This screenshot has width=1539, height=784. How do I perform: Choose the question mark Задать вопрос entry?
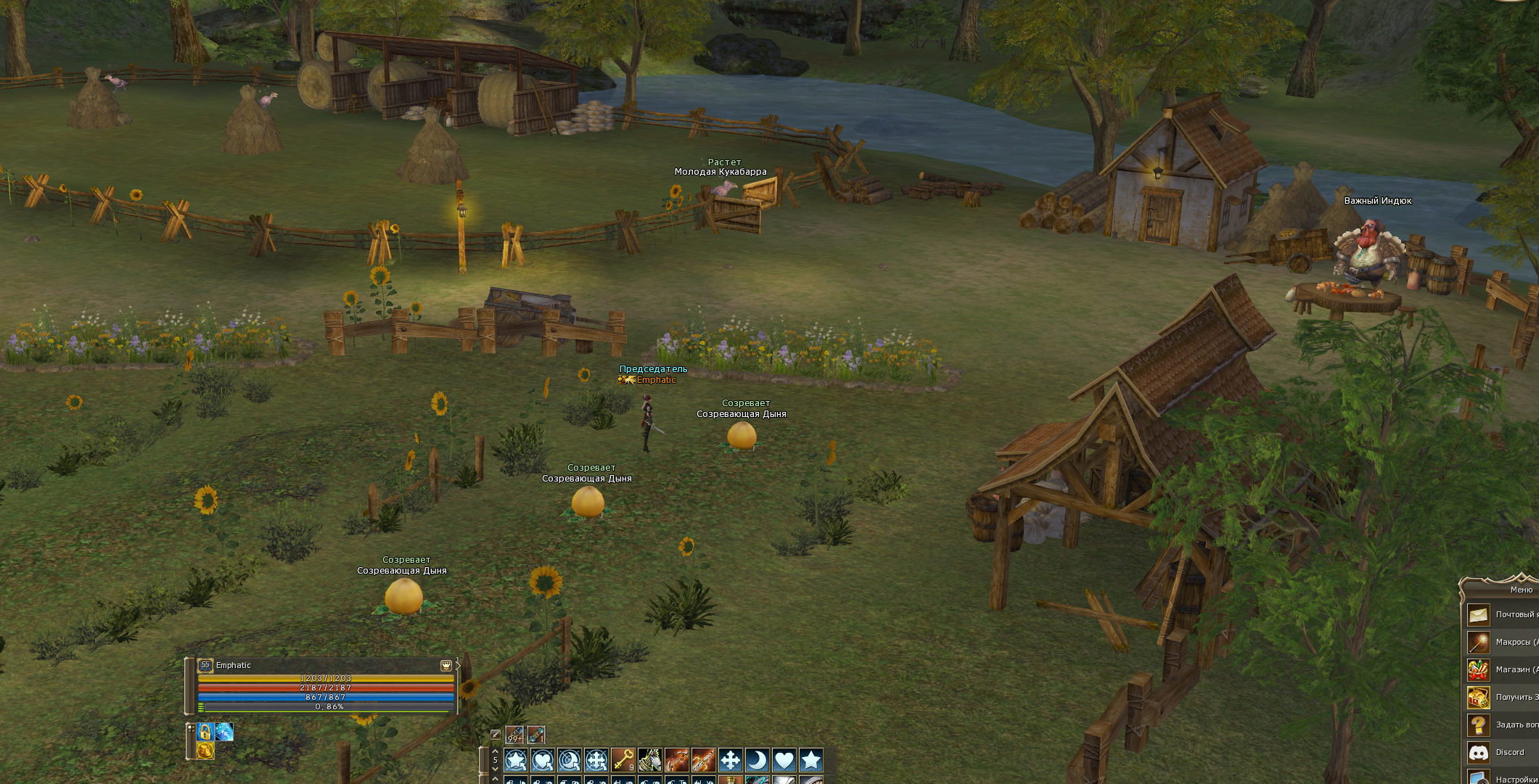tap(1501, 725)
